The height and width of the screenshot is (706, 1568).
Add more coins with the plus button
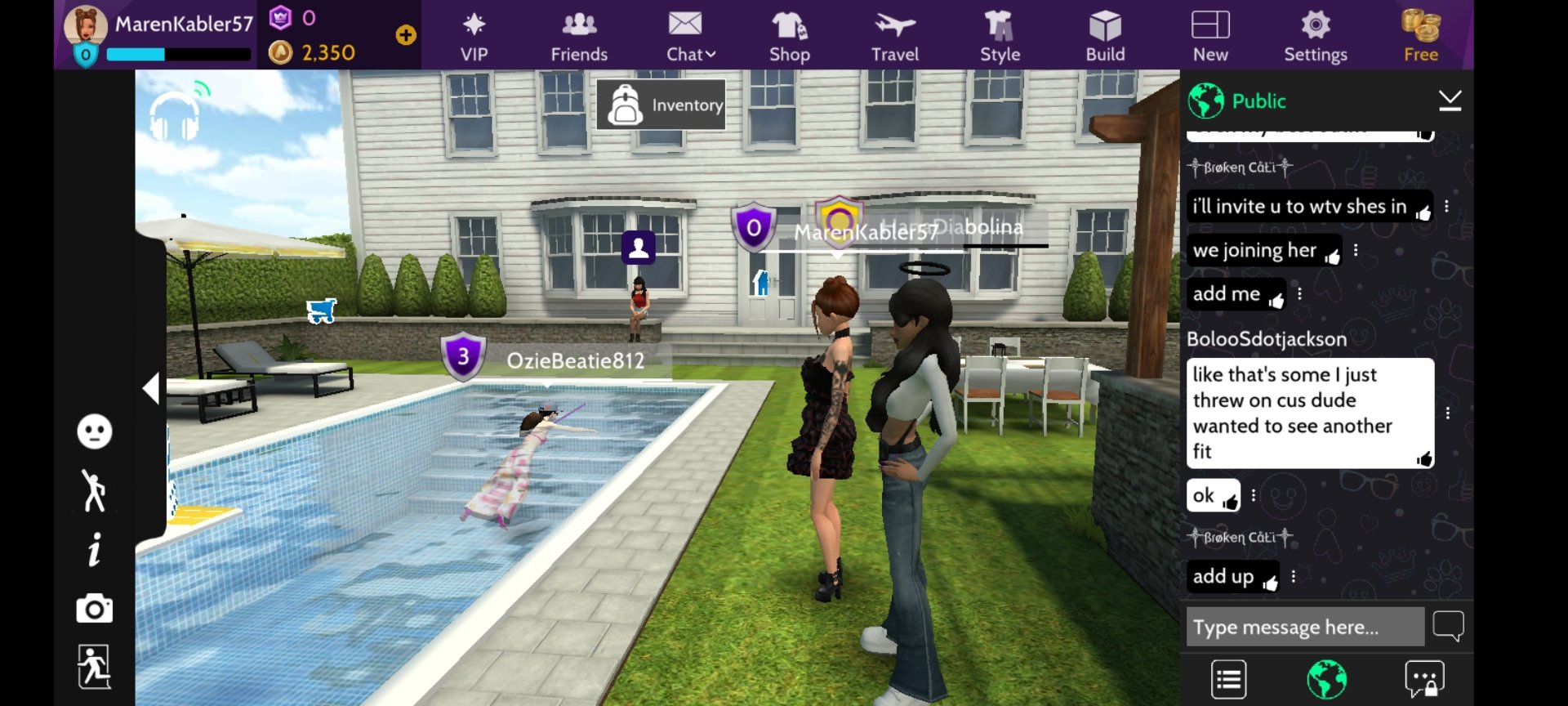point(406,35)
